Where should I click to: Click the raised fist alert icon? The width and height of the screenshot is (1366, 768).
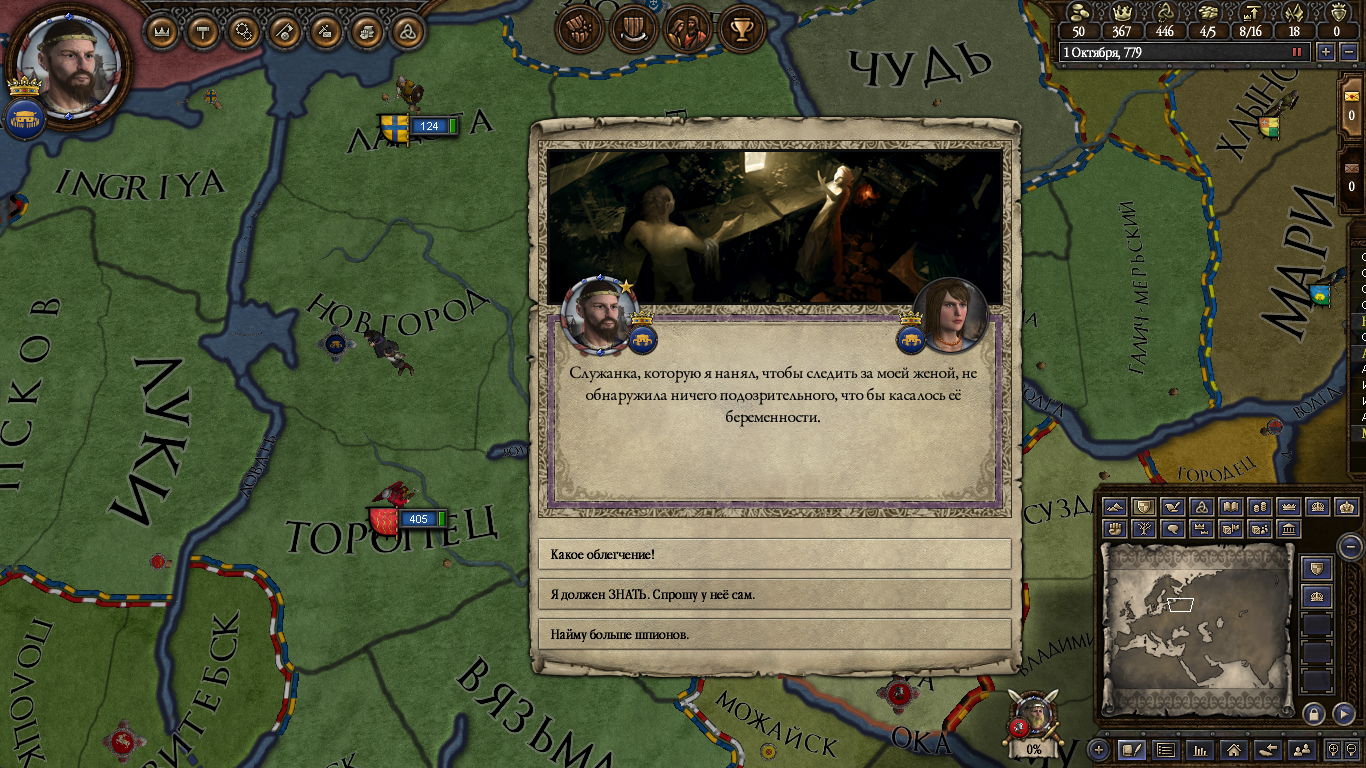pyautogui.click(x=578, y=30)
